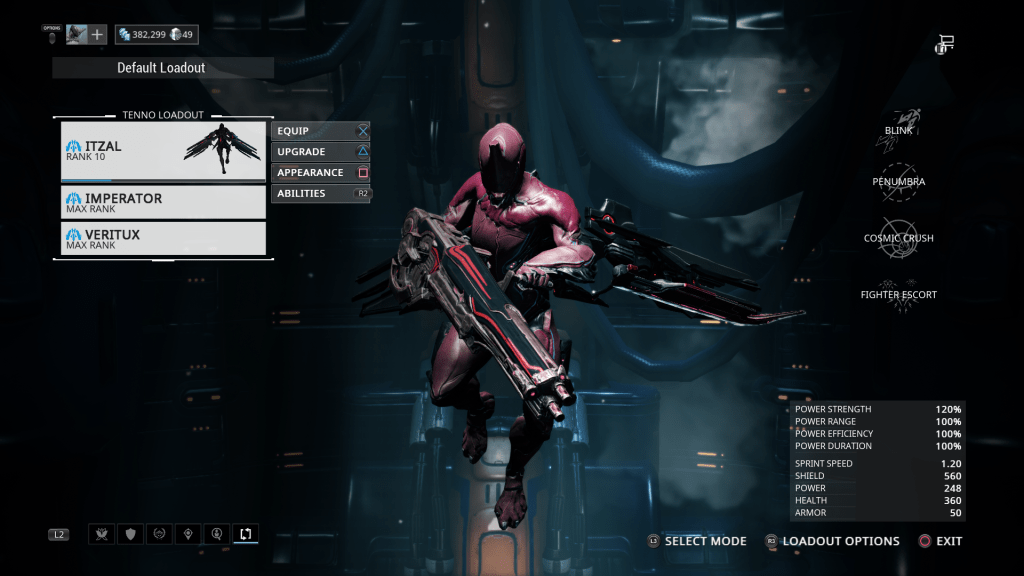Show the Abilities menu entry
The image size is (1024, 576).
coord(320,194)
